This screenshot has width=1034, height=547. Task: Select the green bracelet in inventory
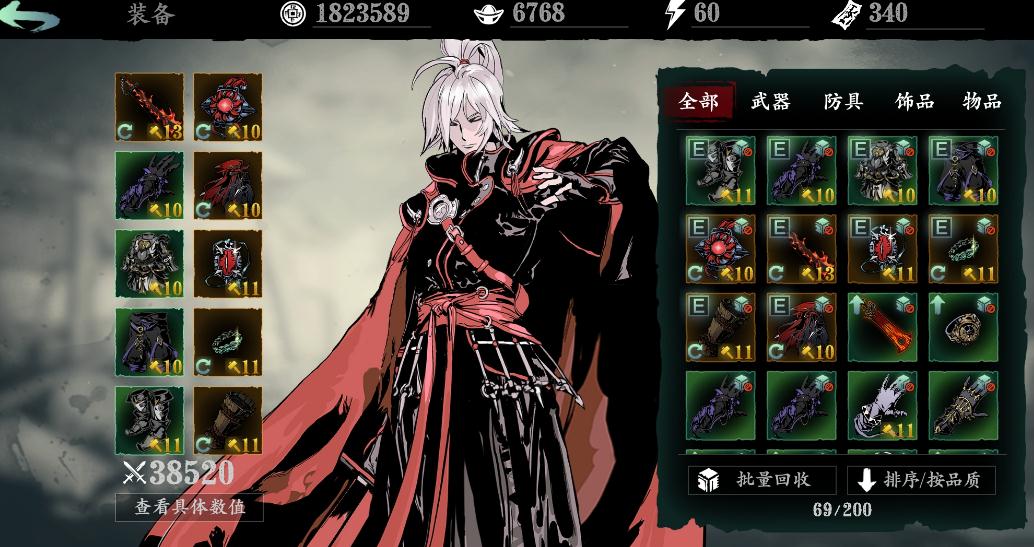963,248
